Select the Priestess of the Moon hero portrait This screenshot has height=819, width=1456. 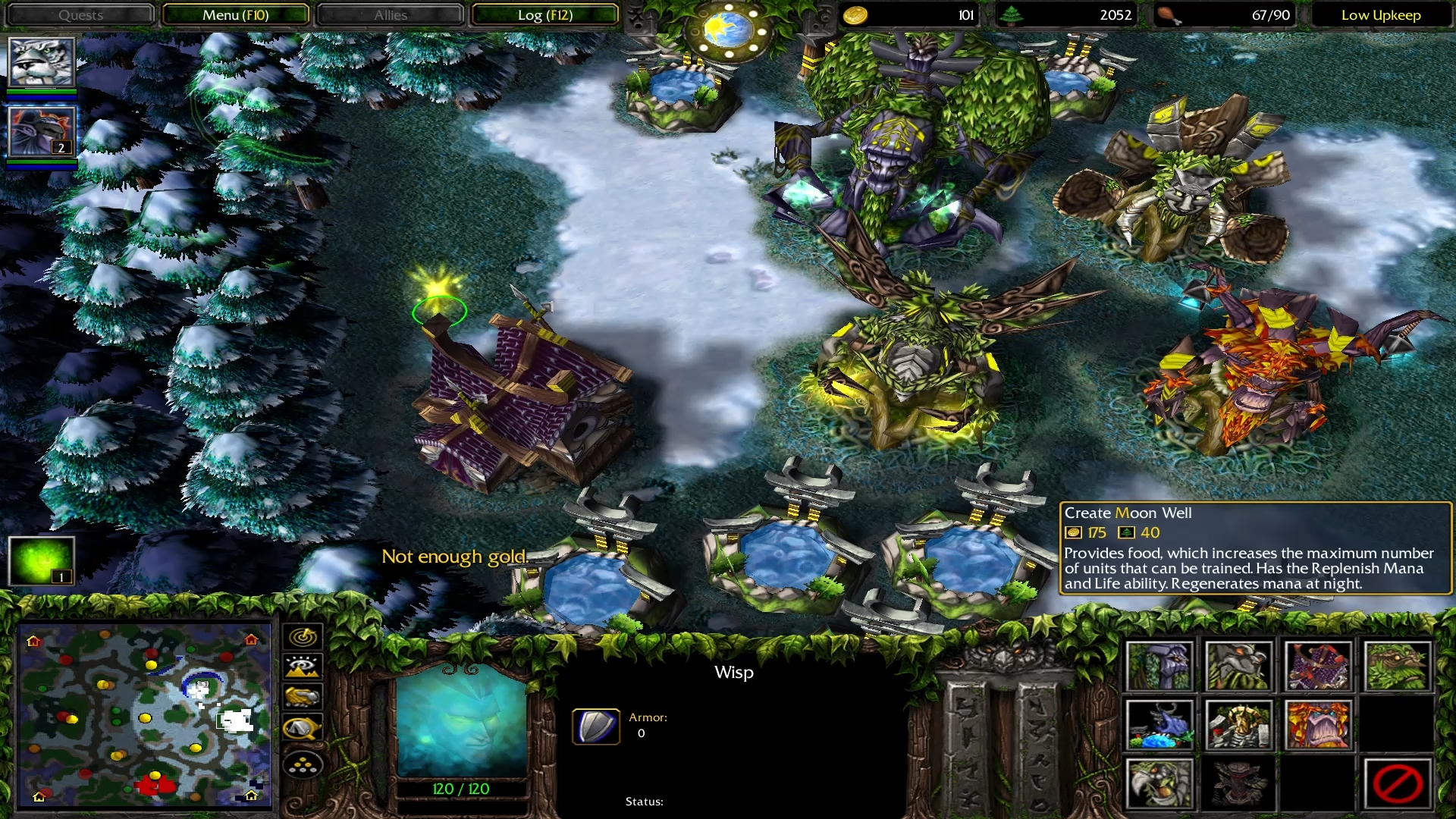click(42, 62)
